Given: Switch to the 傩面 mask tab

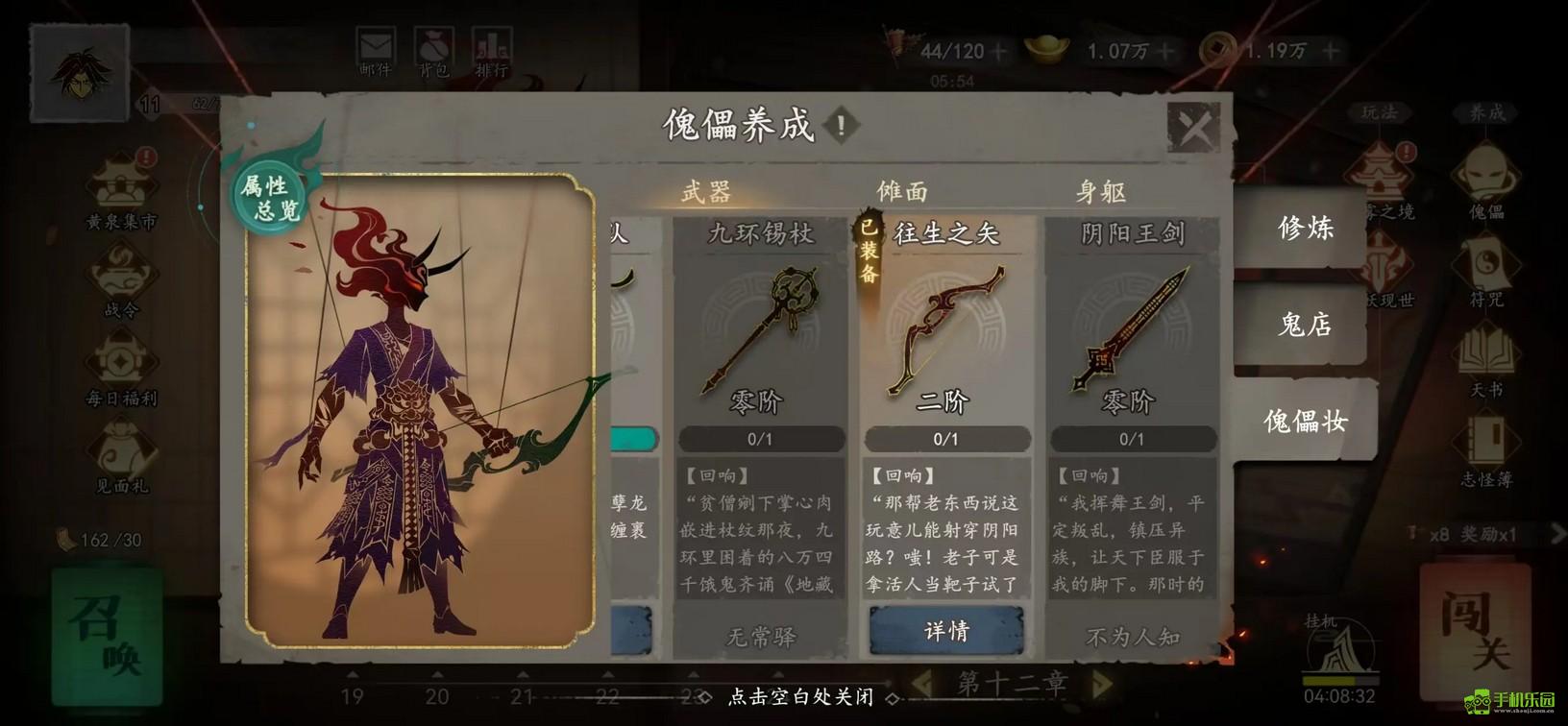Looking at the screenshot, I should 903,192.
